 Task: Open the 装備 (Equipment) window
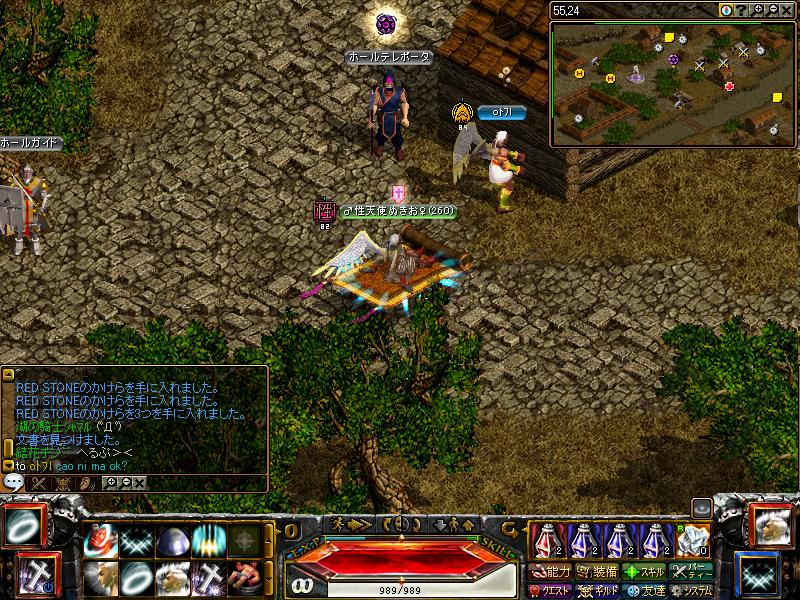coord(596,573)
